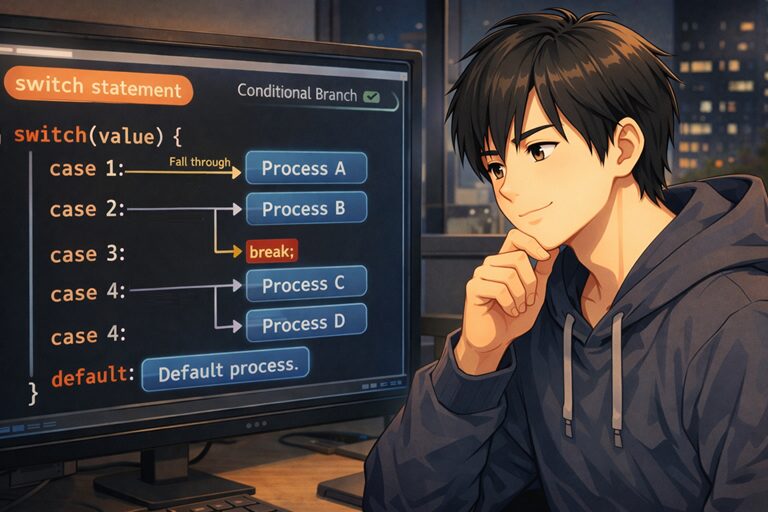The height and width of the screenshot is (512, 768).
Task: Click the red break; tag
Action: click(272, 251)
